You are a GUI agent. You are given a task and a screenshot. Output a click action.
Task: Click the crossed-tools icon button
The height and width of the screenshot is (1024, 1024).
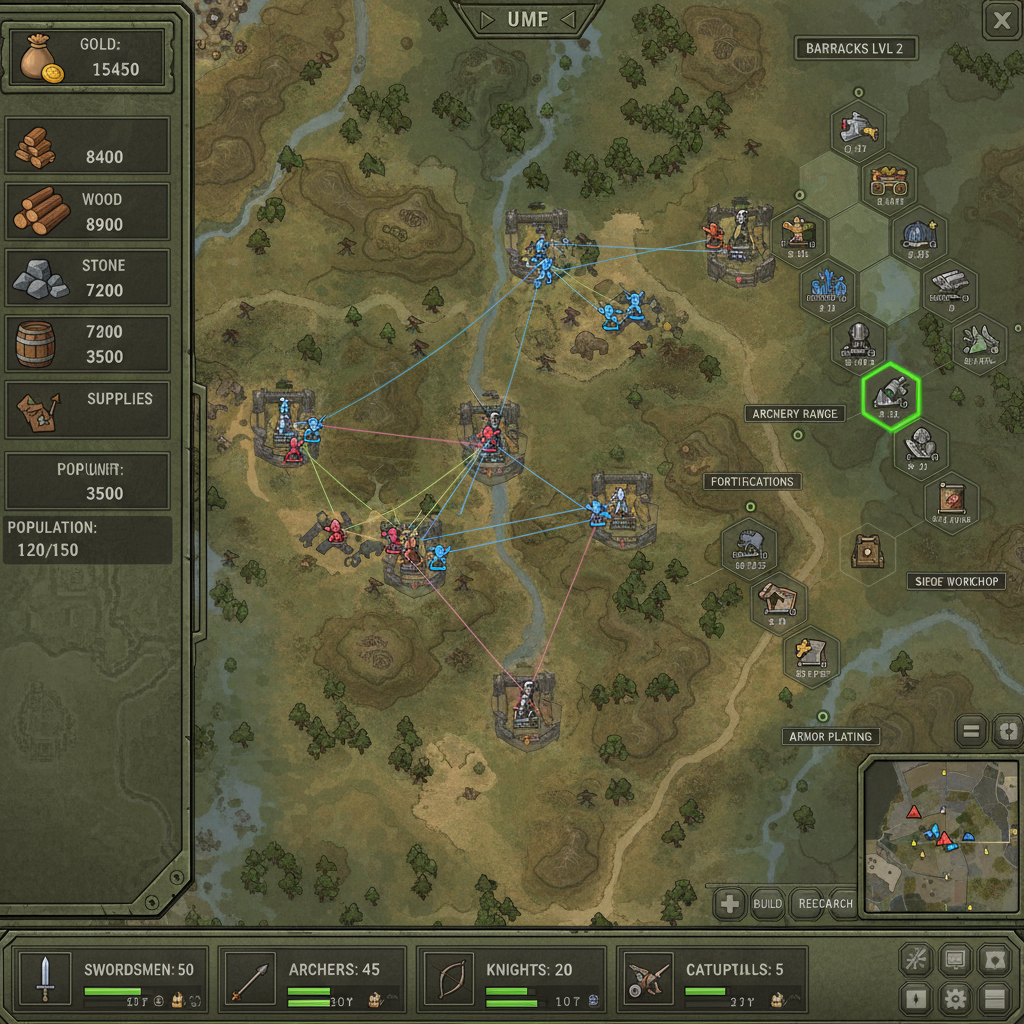tap(915, 959)
